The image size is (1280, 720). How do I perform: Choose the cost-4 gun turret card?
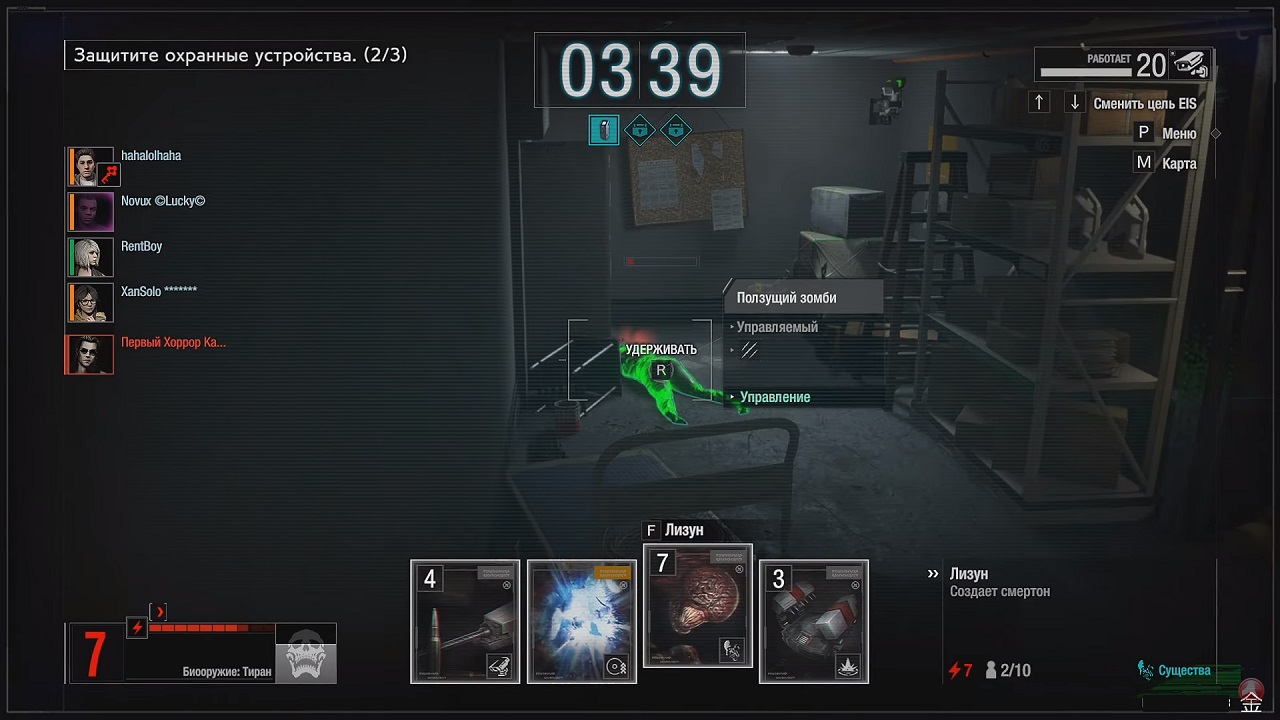click(465, 621)
